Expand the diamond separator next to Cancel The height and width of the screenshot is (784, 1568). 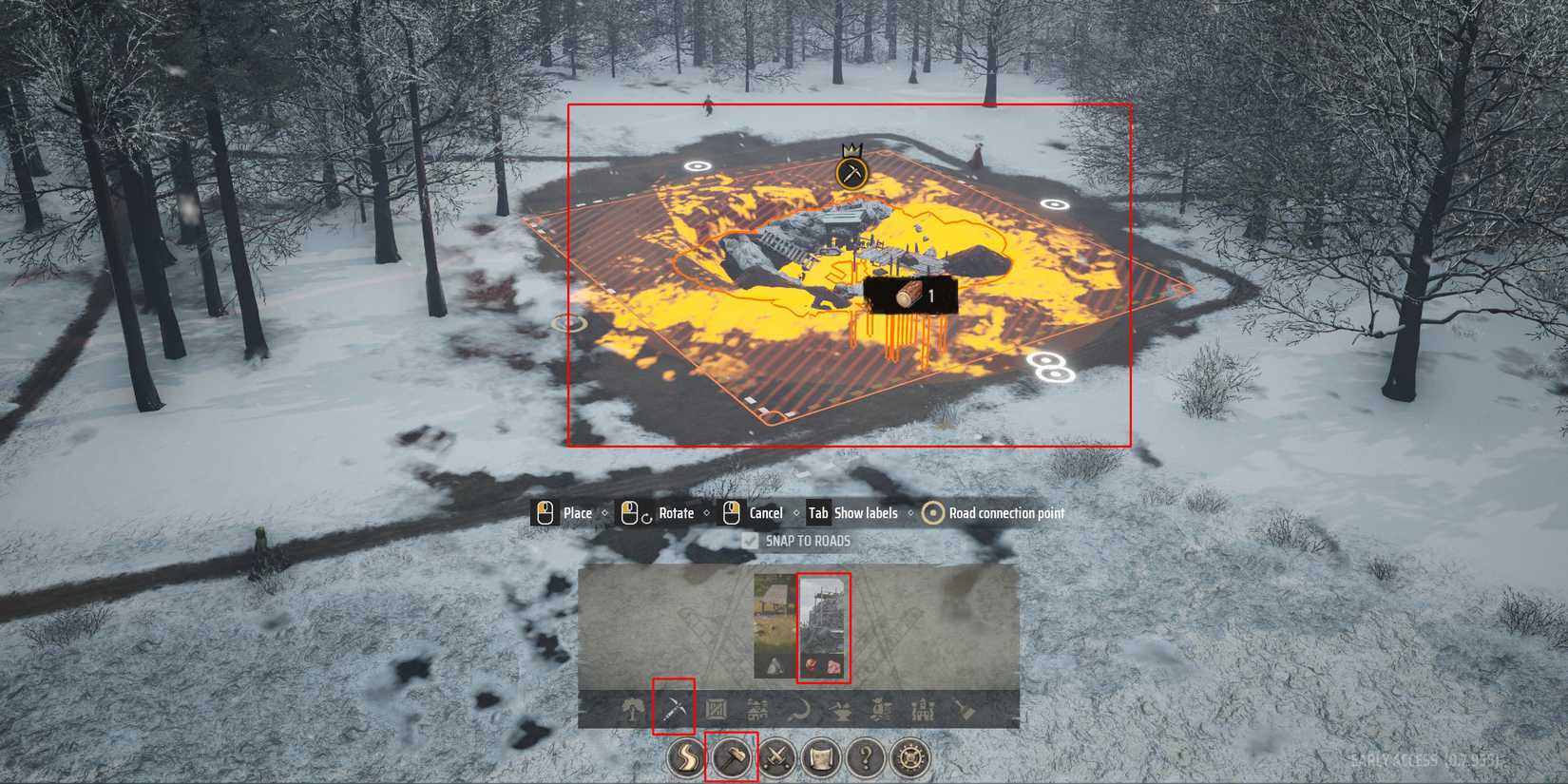[796, 513]
